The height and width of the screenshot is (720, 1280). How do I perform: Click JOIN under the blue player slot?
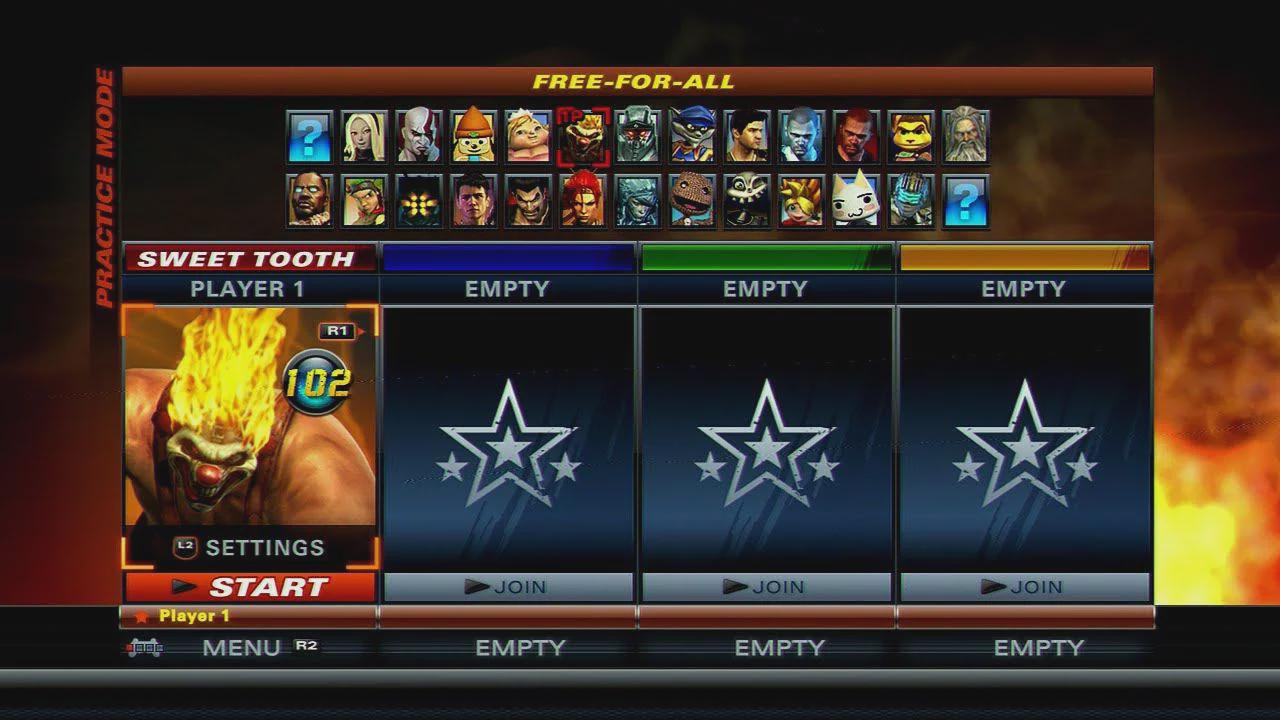click(x=508, y=587)
